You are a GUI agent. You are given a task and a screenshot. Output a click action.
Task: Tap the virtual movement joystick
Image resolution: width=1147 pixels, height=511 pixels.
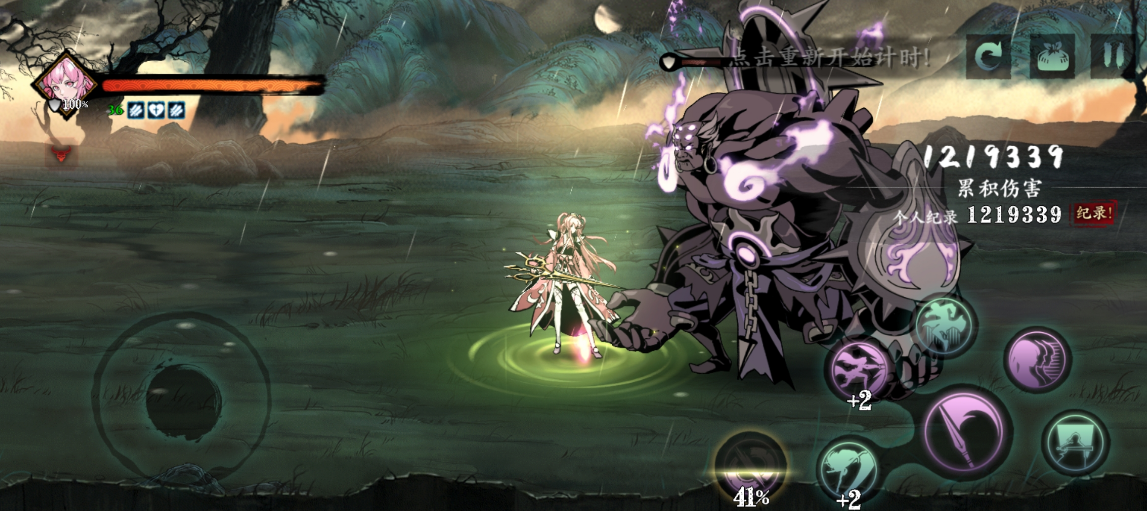[182, 400]
